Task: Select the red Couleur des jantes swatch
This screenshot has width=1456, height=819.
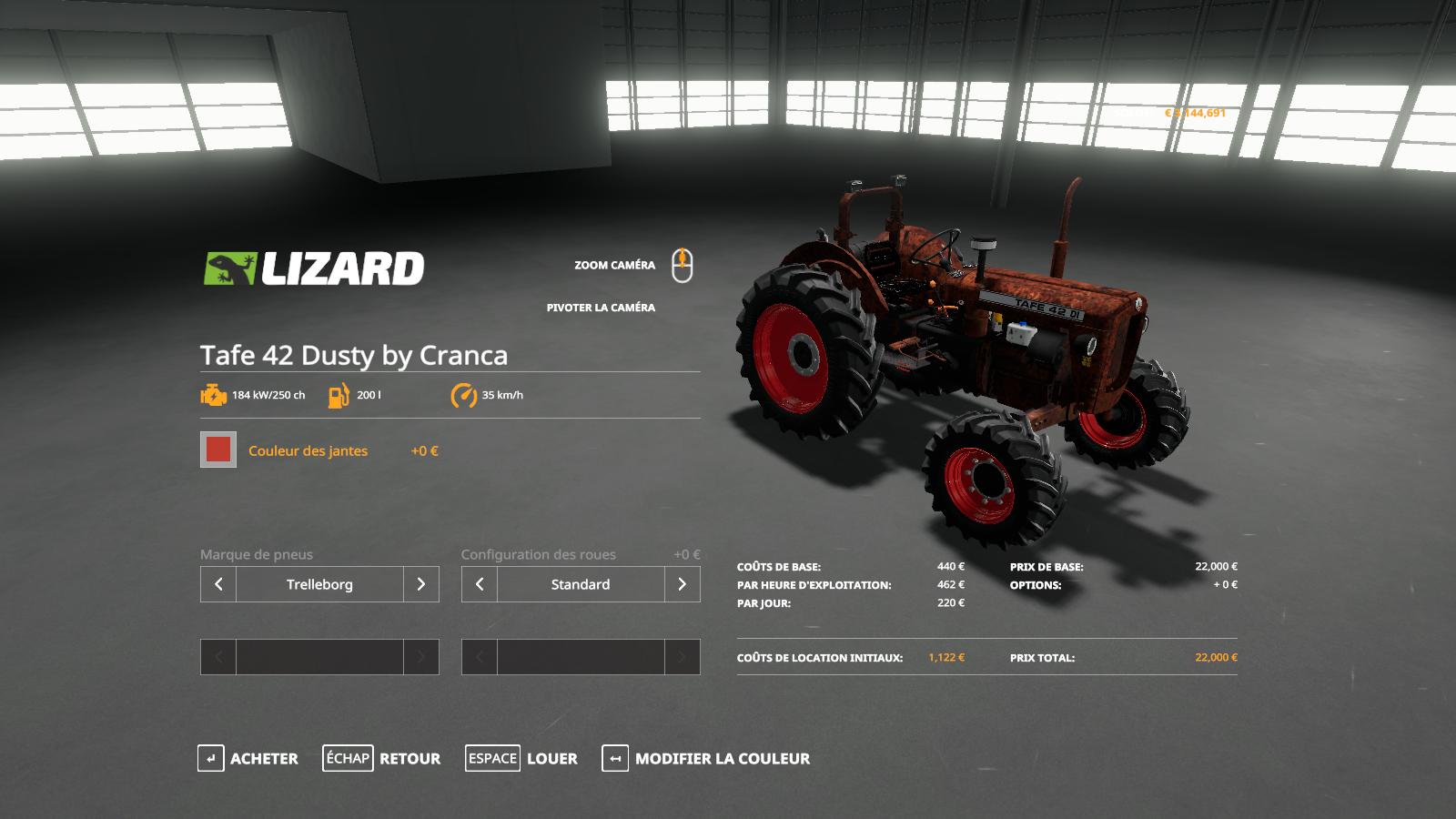Action: point(218,450)
